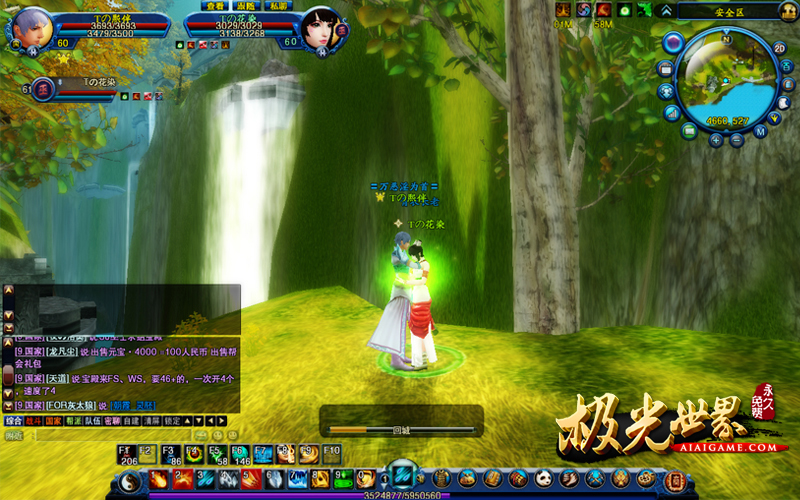The image size is (800, 500).
Task: Collapse the buff bar with double-arrow button
Action: [x=666, y=10]
